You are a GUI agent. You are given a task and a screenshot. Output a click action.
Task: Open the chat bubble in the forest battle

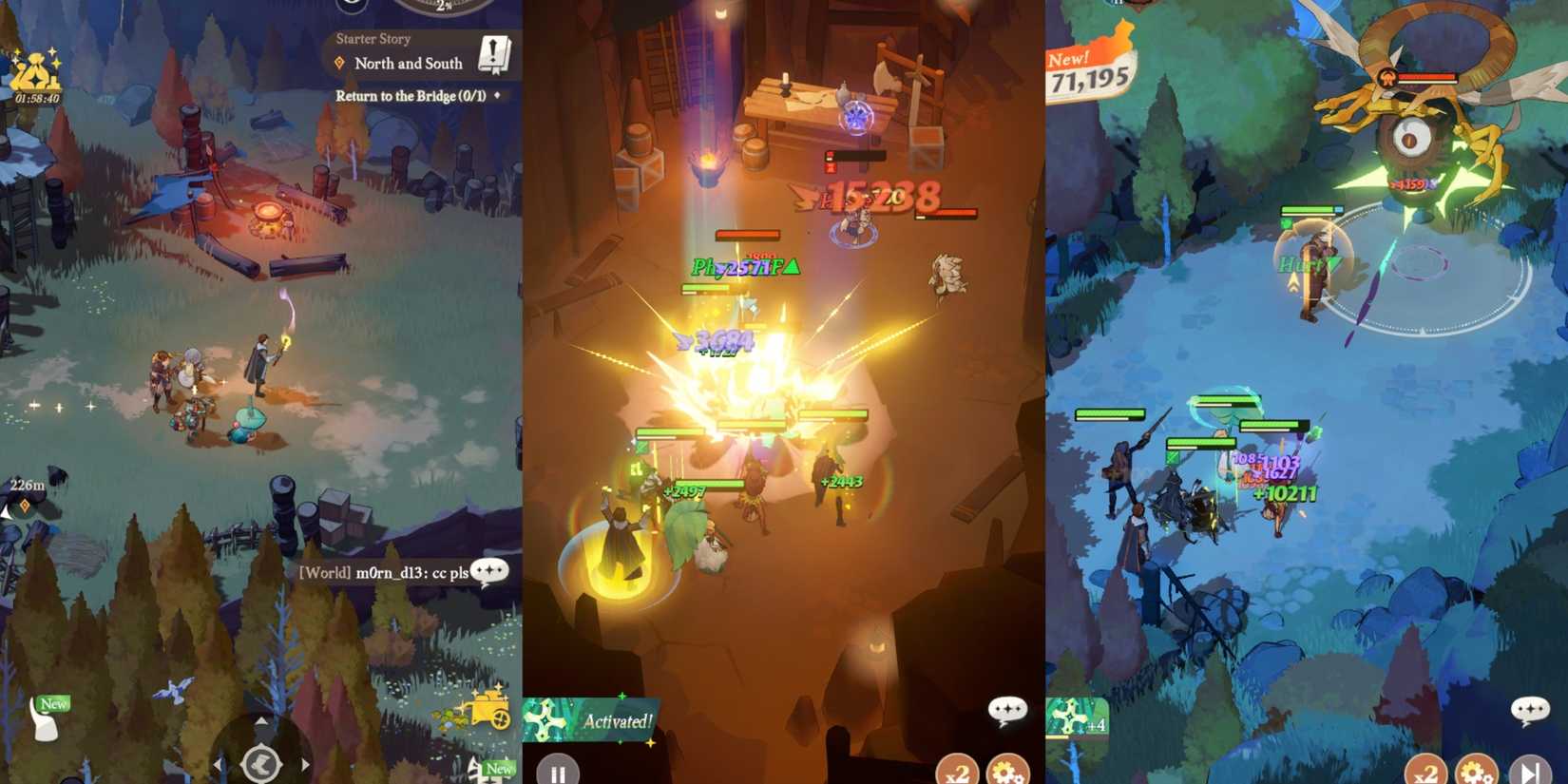tap(1530, 707)
